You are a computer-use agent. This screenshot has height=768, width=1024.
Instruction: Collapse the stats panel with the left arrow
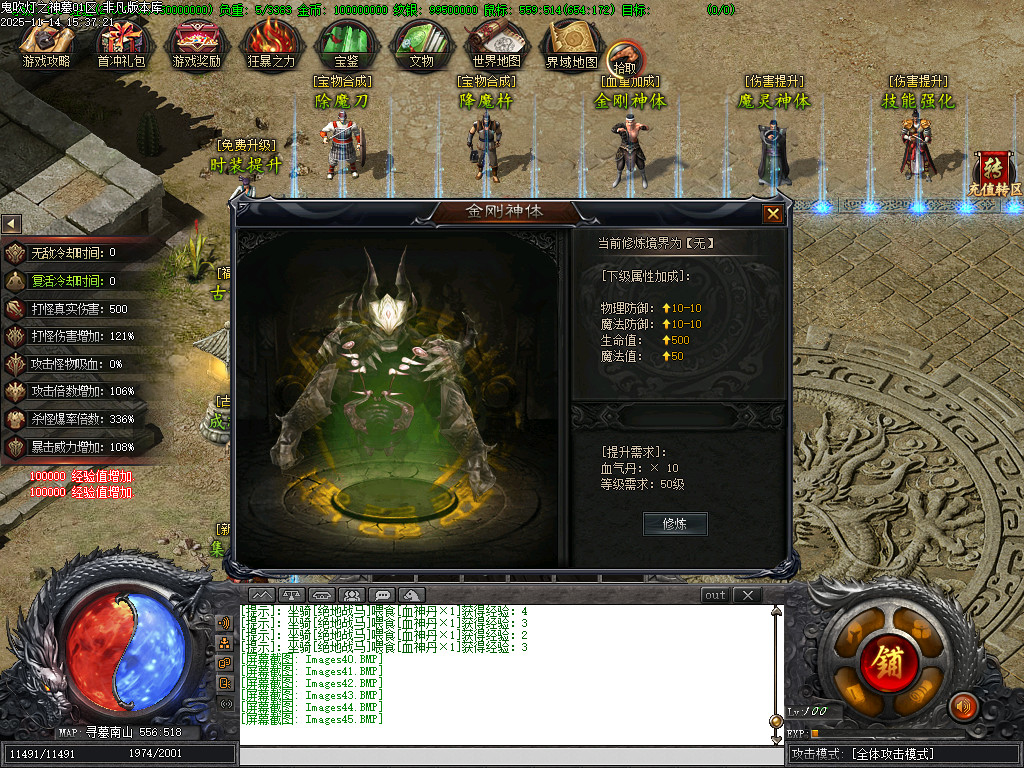pyautogui.click(x=11, y=223)
